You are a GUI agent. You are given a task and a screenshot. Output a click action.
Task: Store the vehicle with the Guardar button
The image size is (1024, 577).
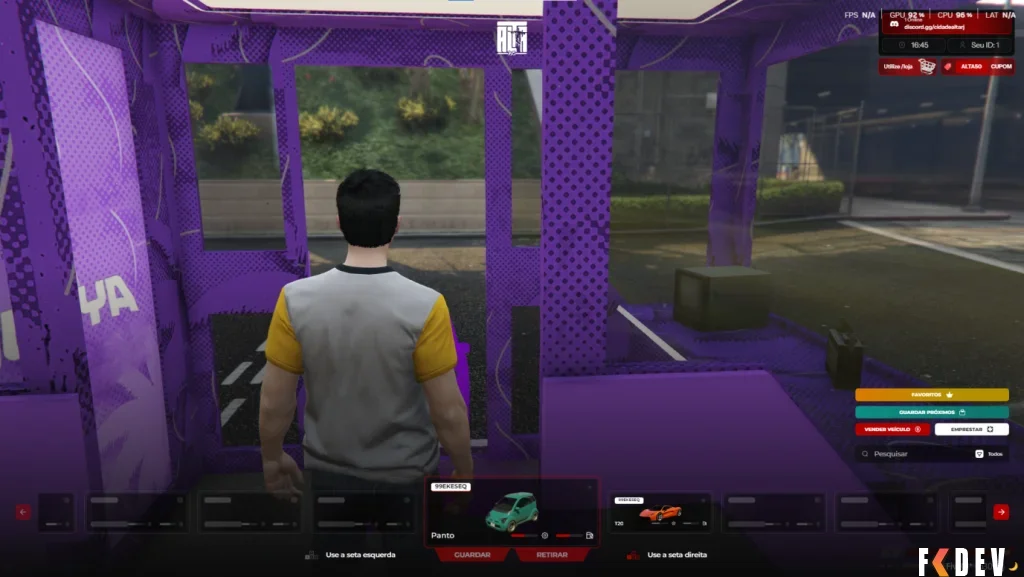coord(472,554)
